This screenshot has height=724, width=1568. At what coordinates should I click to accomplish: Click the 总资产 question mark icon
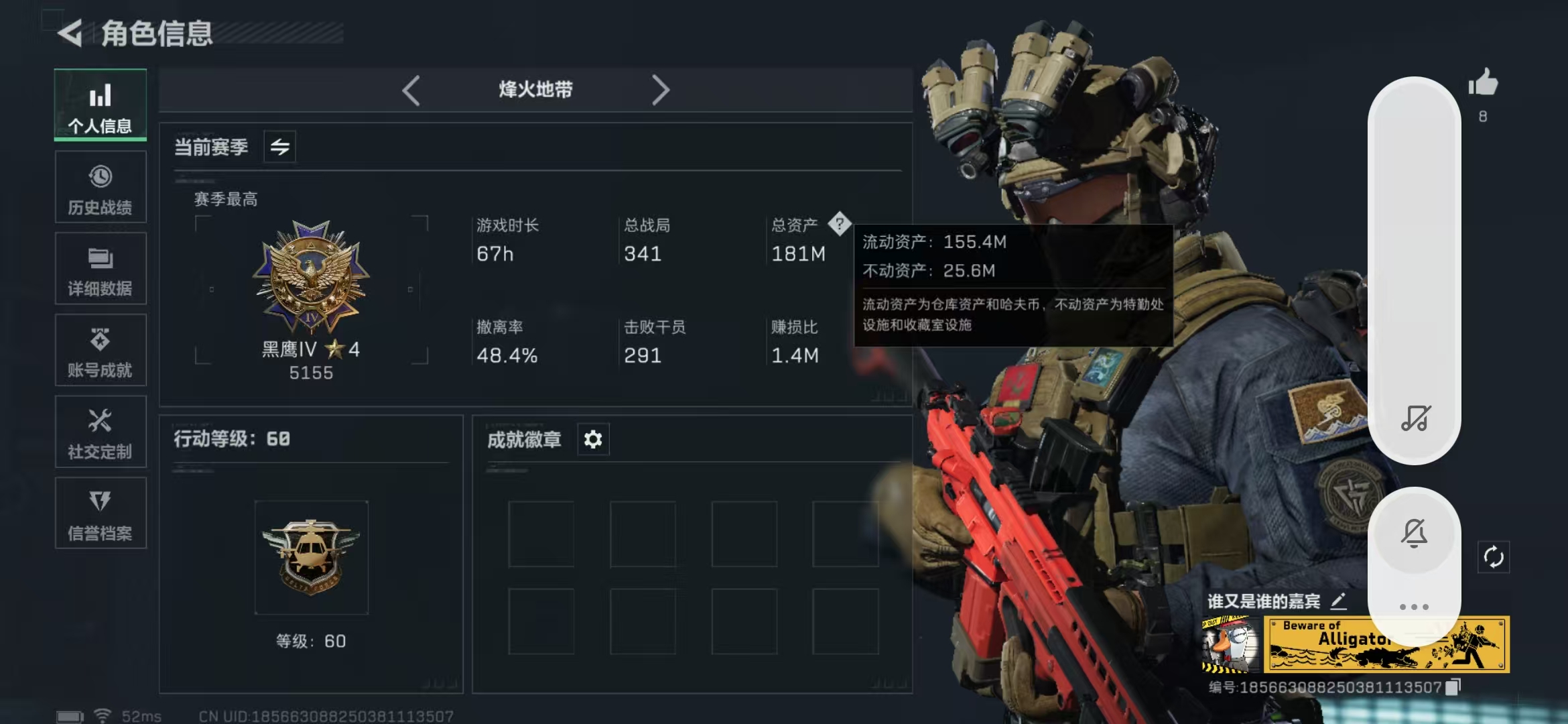click(x=839, y=224)
